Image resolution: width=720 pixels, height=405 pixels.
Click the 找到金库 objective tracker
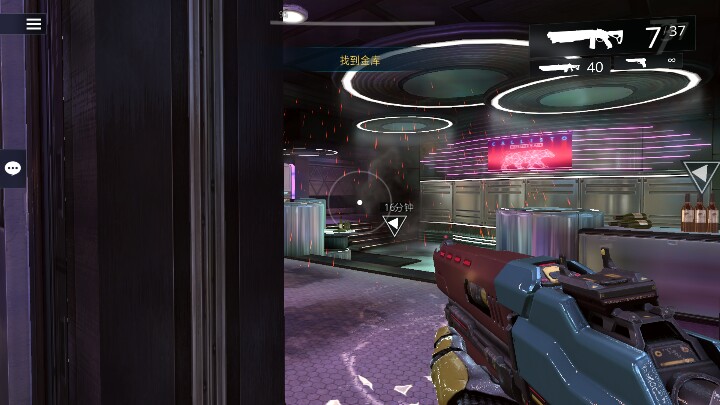coord(360,61)
